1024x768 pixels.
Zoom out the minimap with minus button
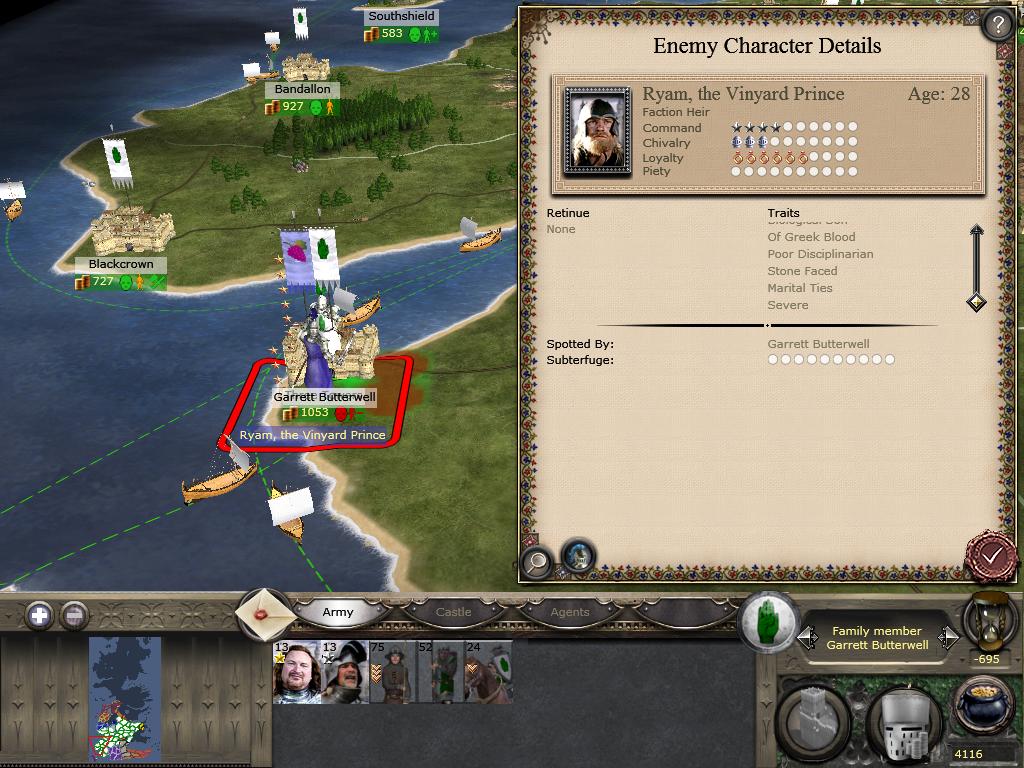[74, 615]
